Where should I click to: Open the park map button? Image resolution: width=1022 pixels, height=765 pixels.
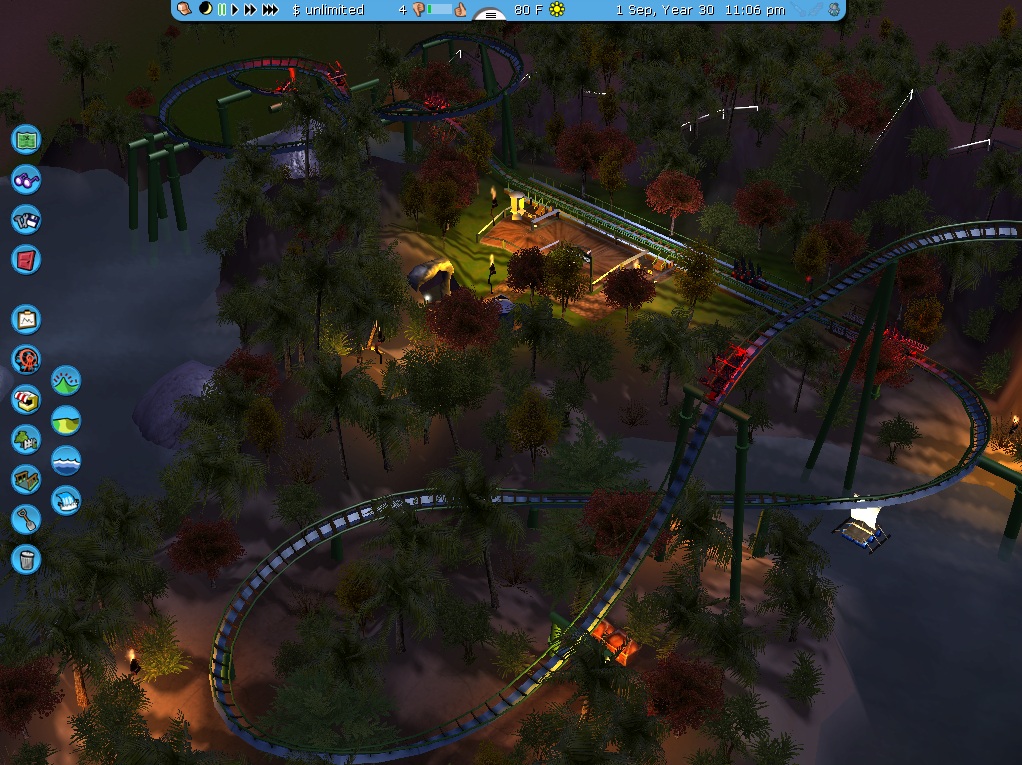[x=26, y=138]
